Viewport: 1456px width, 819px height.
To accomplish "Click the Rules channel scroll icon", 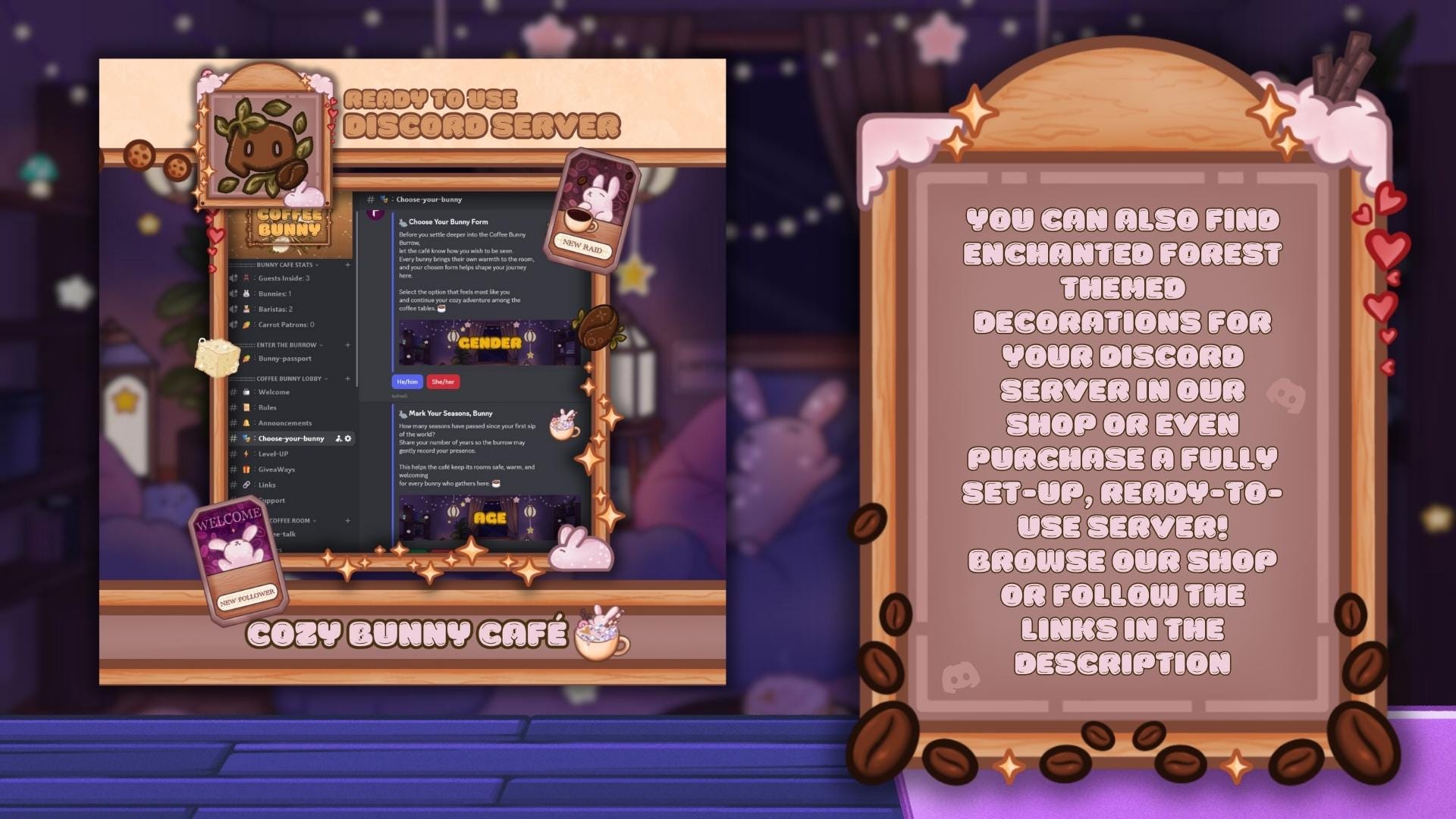I will (246, 407).
